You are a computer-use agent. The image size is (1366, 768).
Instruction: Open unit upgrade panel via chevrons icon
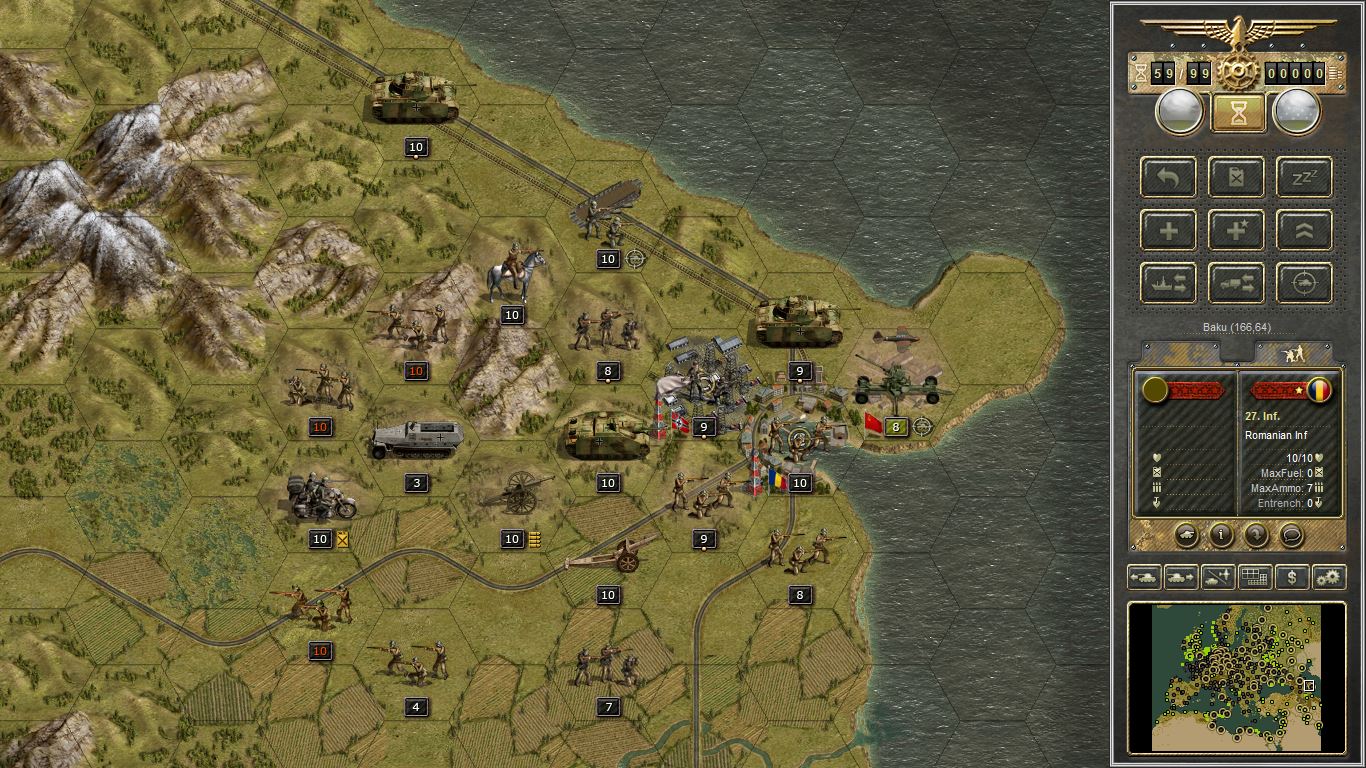point(1305,231)
